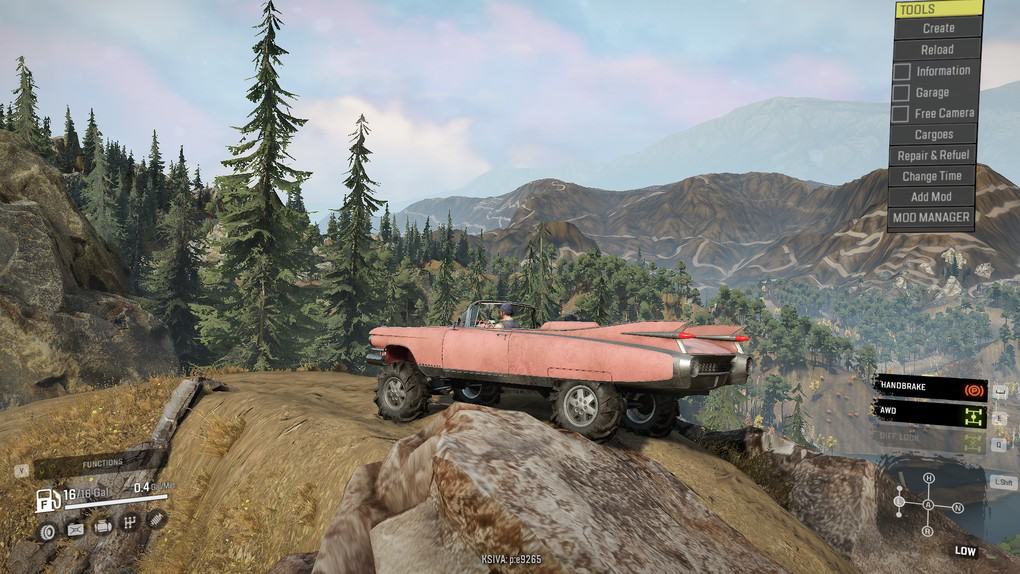Toggle the Free Camera checkbox
Image resolution: width=1020 pixels, height=574 pixels.
click(x=901, y=114)
